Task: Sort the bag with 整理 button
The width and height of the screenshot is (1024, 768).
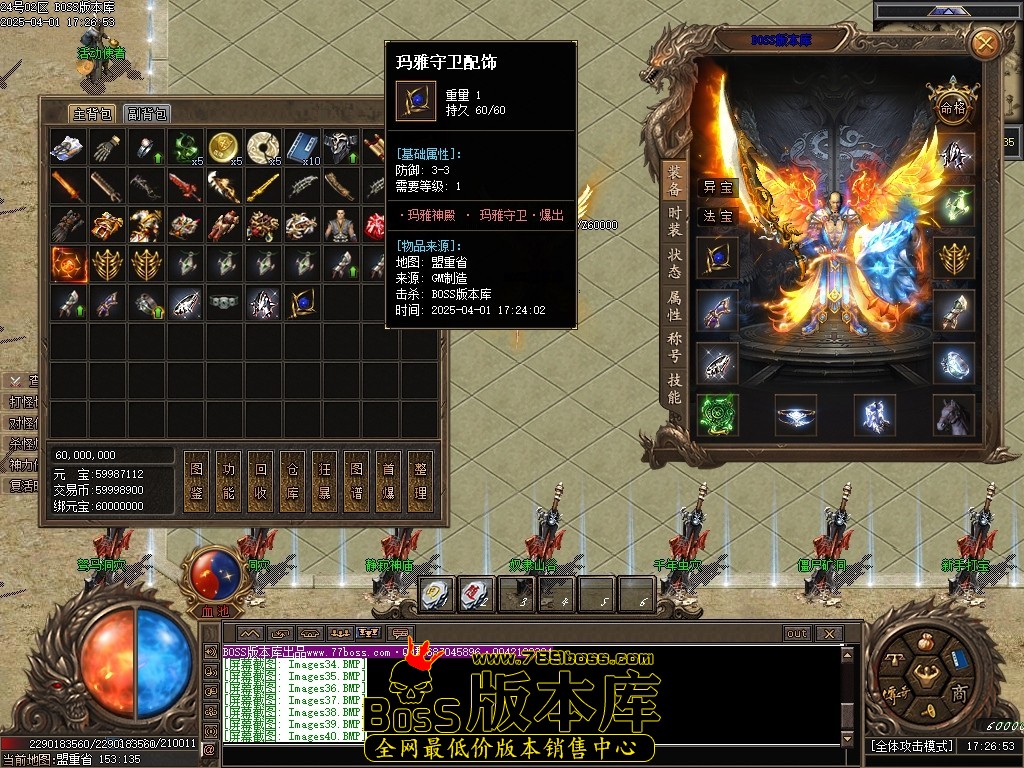Action: 421,481
